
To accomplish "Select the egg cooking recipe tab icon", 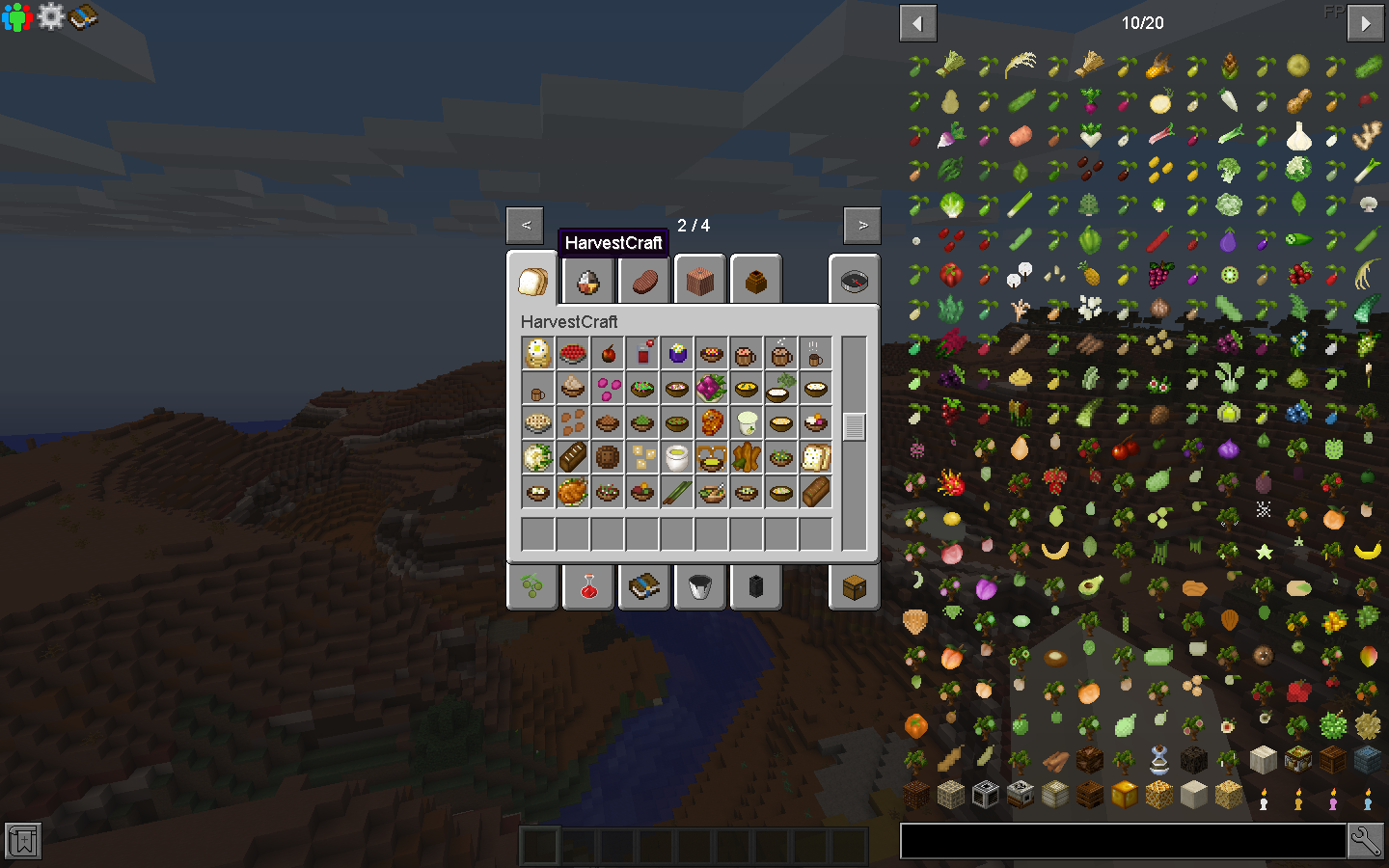I will pos(587,280).
